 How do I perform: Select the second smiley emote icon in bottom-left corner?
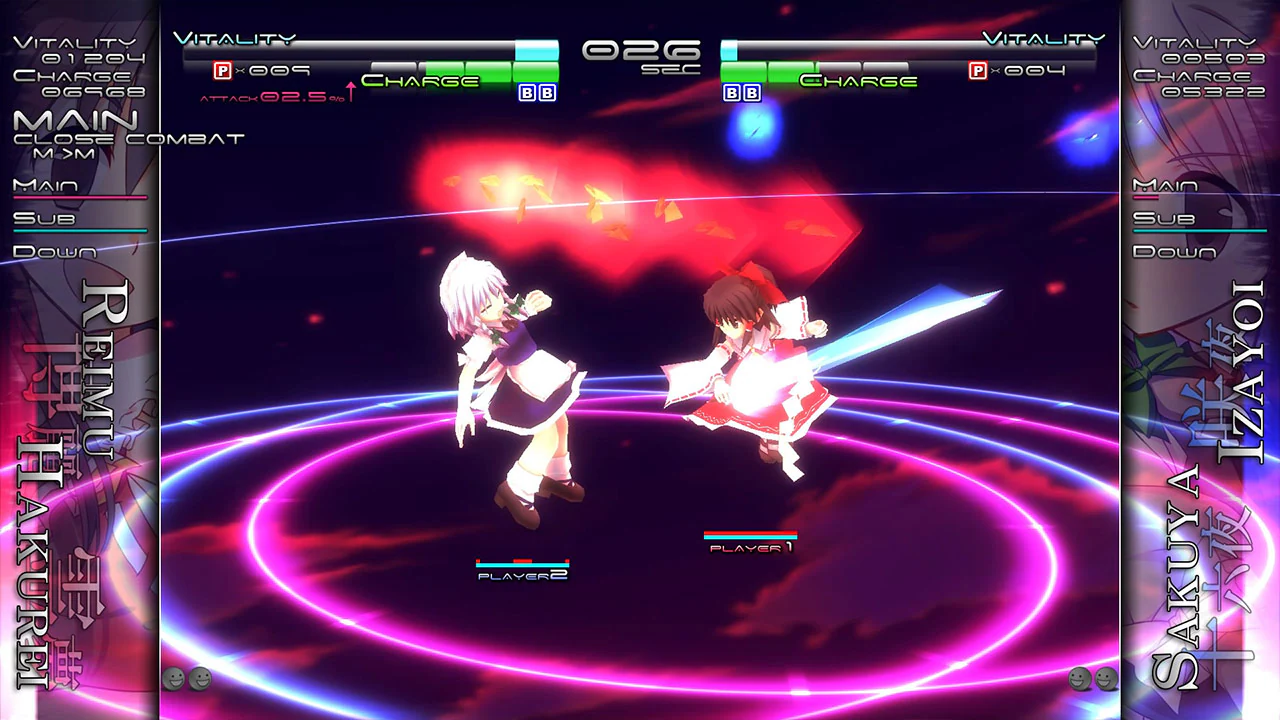tap(200, 679)
